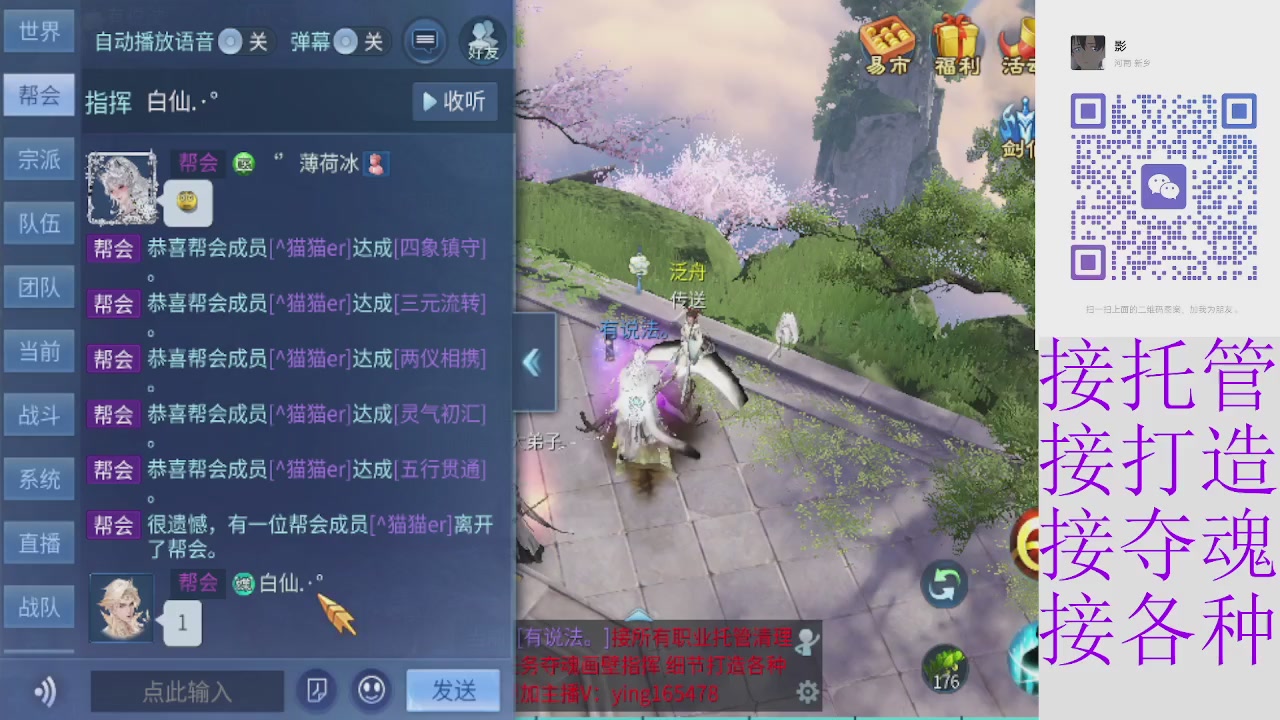The height and width of the screenshot is (720, 1280).
Task: Switch to the 世界 world chat tab
Action: tap(38, 31)
